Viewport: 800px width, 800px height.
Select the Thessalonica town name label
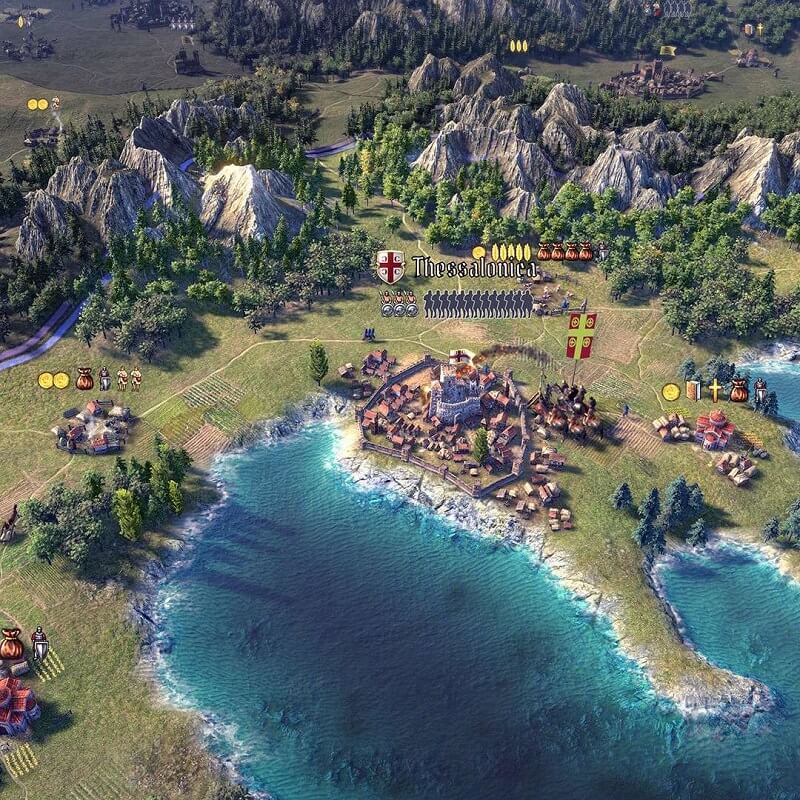point(474,268)
